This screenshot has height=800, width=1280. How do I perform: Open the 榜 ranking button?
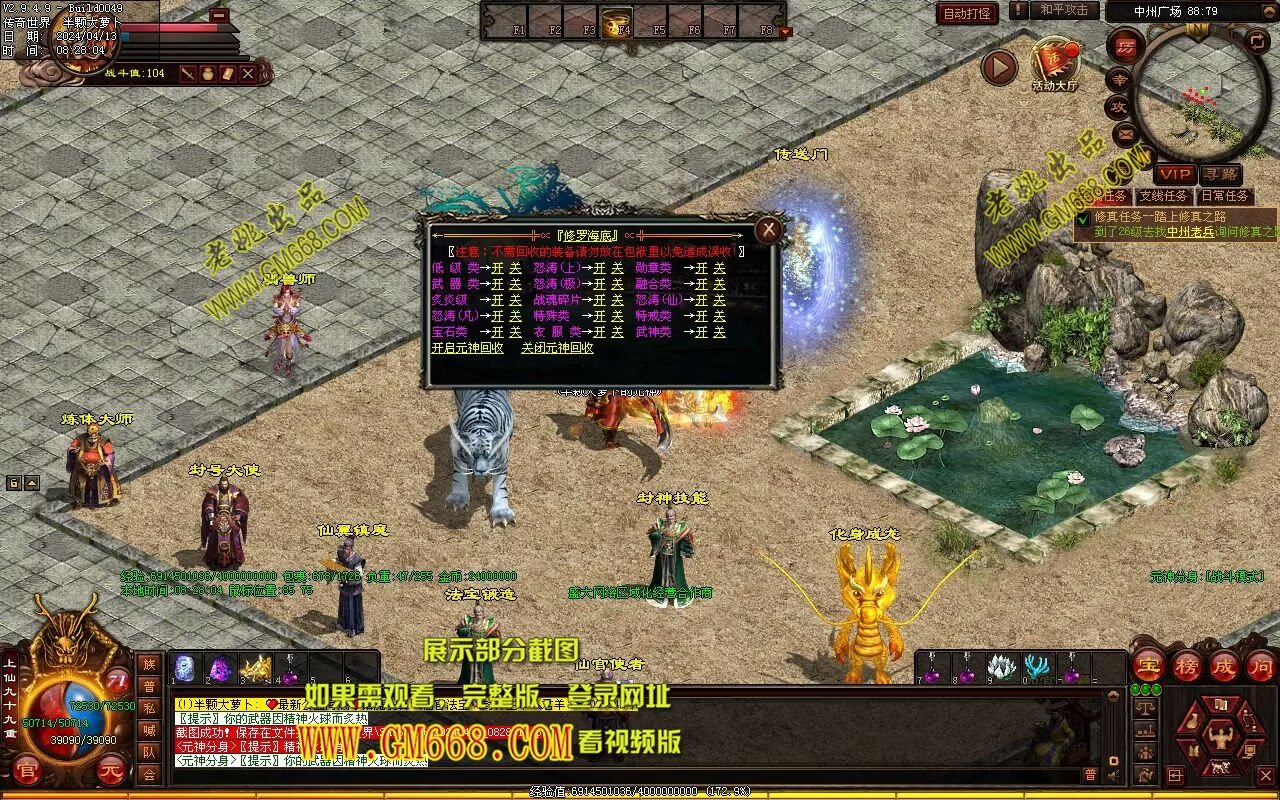(x=1187, y=665)
